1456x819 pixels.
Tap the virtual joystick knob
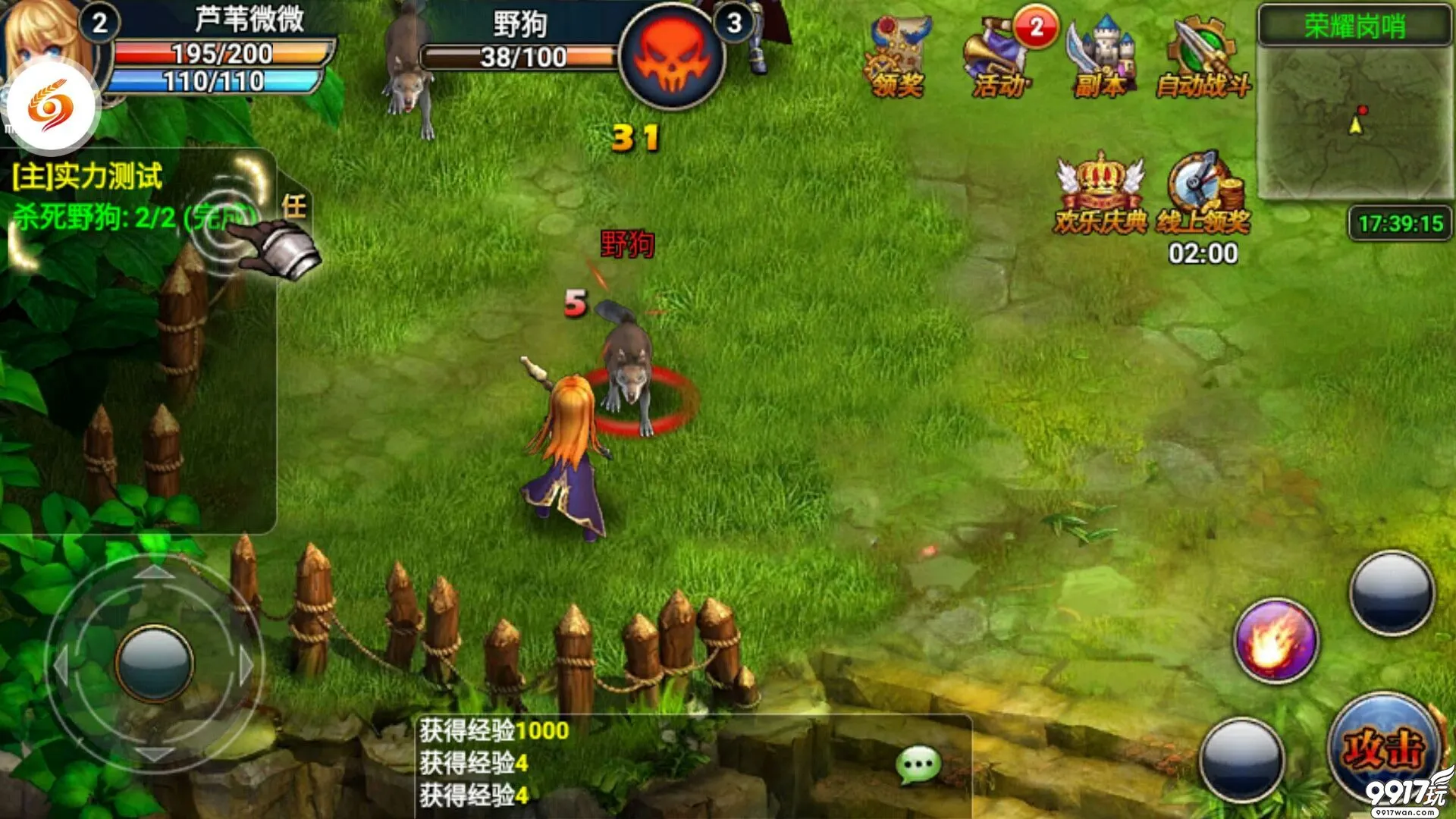tap(155, 664)
